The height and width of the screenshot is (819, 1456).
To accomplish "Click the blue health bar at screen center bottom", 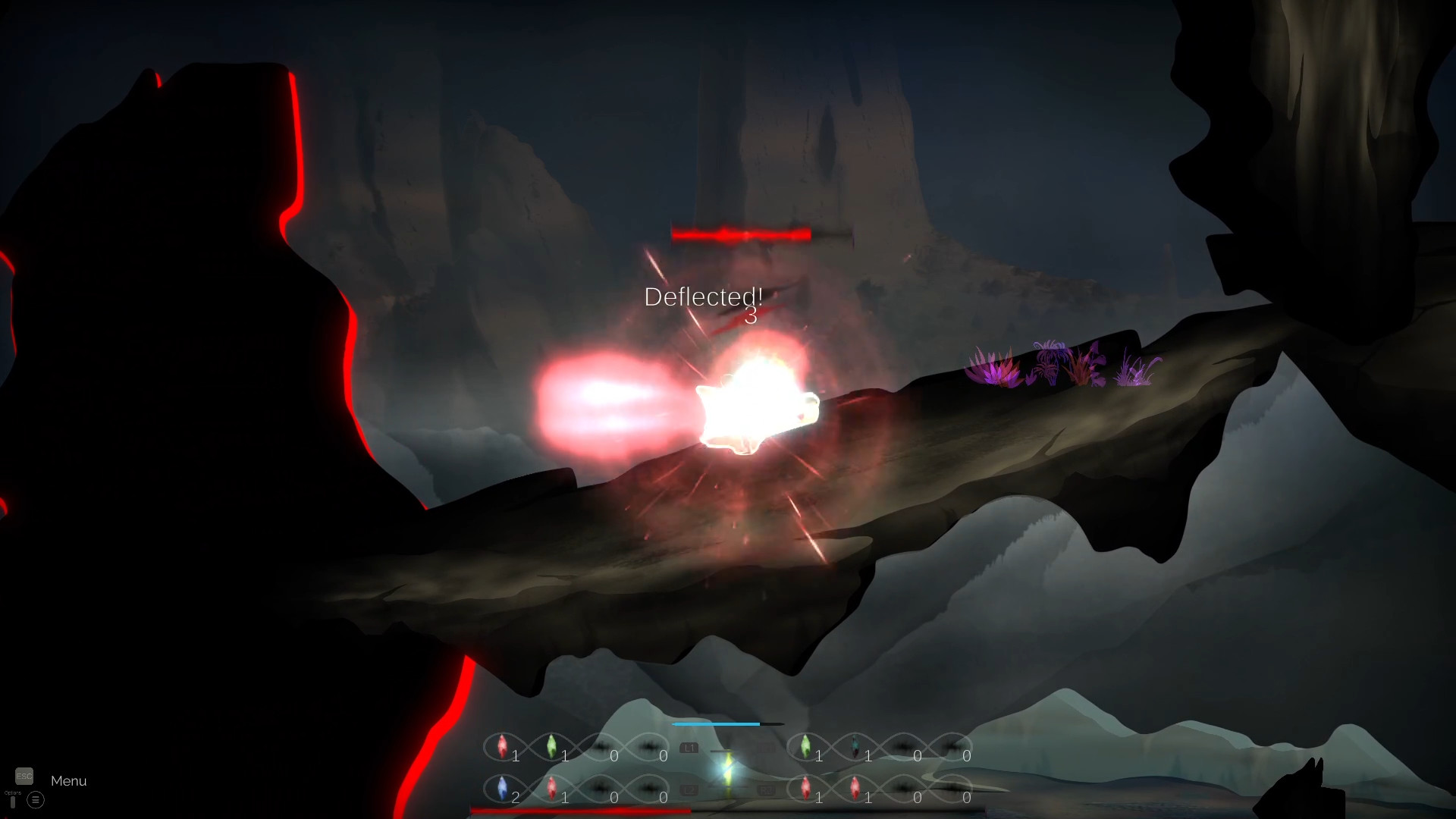I will [716, 724].
